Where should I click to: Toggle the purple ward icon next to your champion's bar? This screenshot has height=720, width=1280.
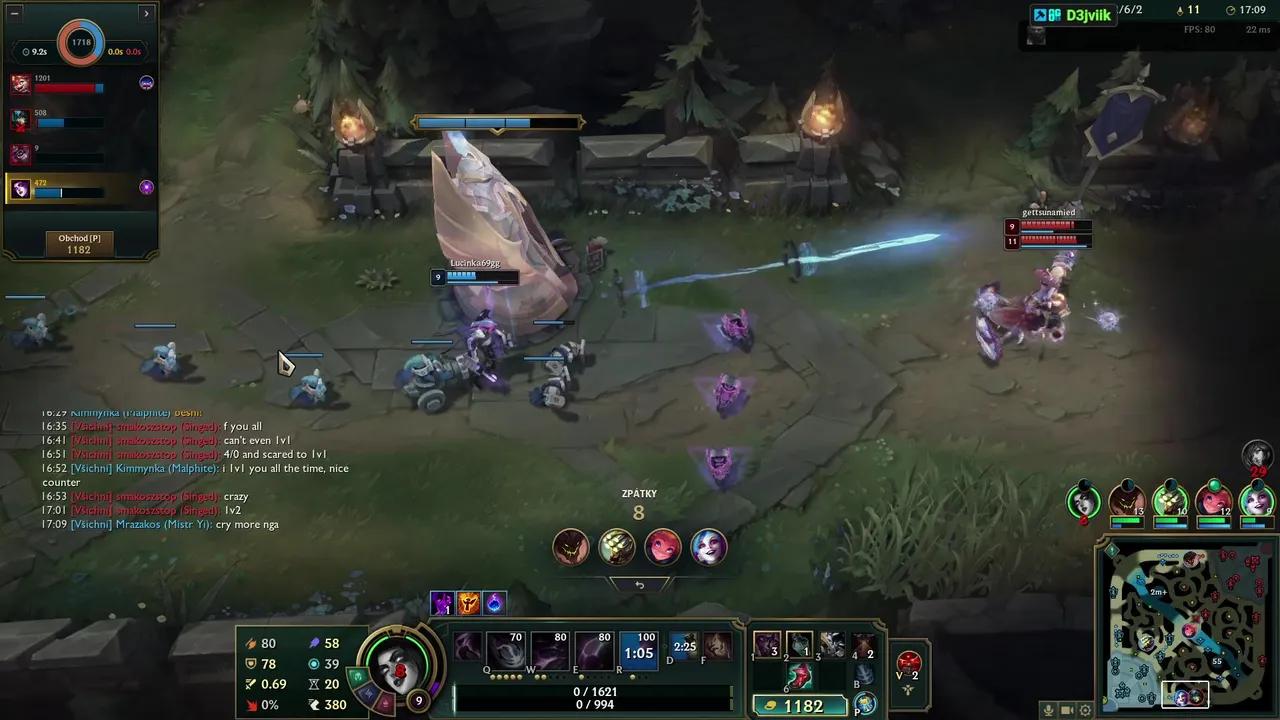(x=147, y=187)
